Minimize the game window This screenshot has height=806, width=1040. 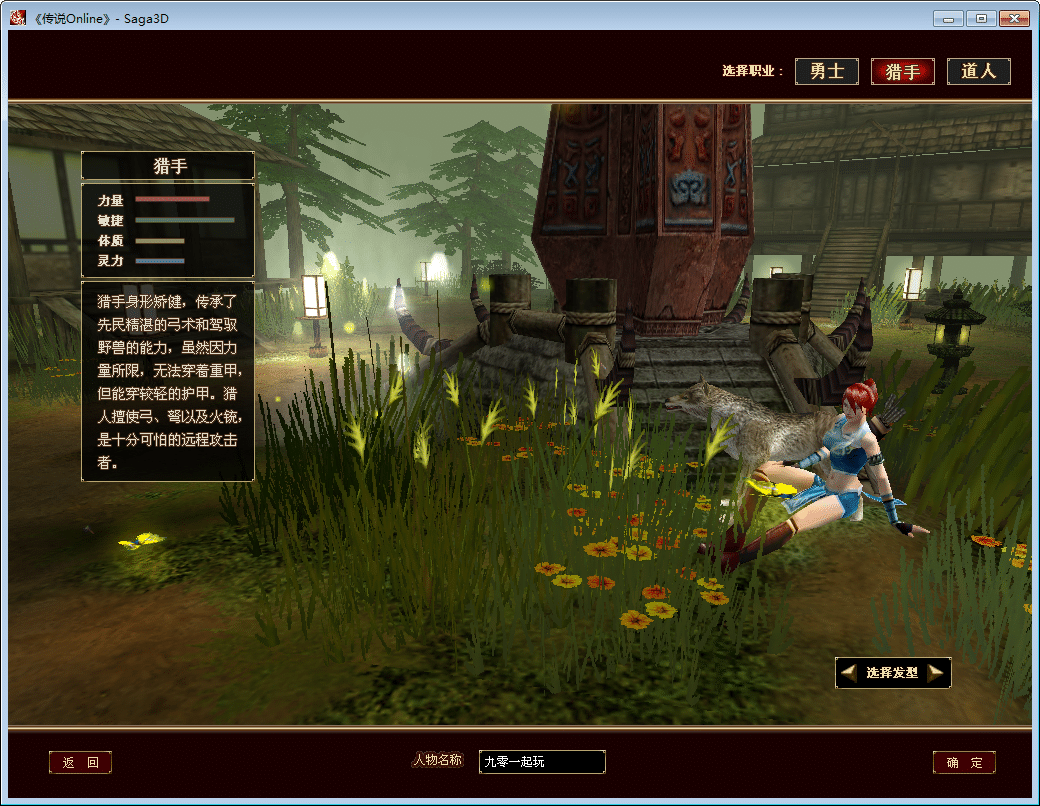pos(948,18)
